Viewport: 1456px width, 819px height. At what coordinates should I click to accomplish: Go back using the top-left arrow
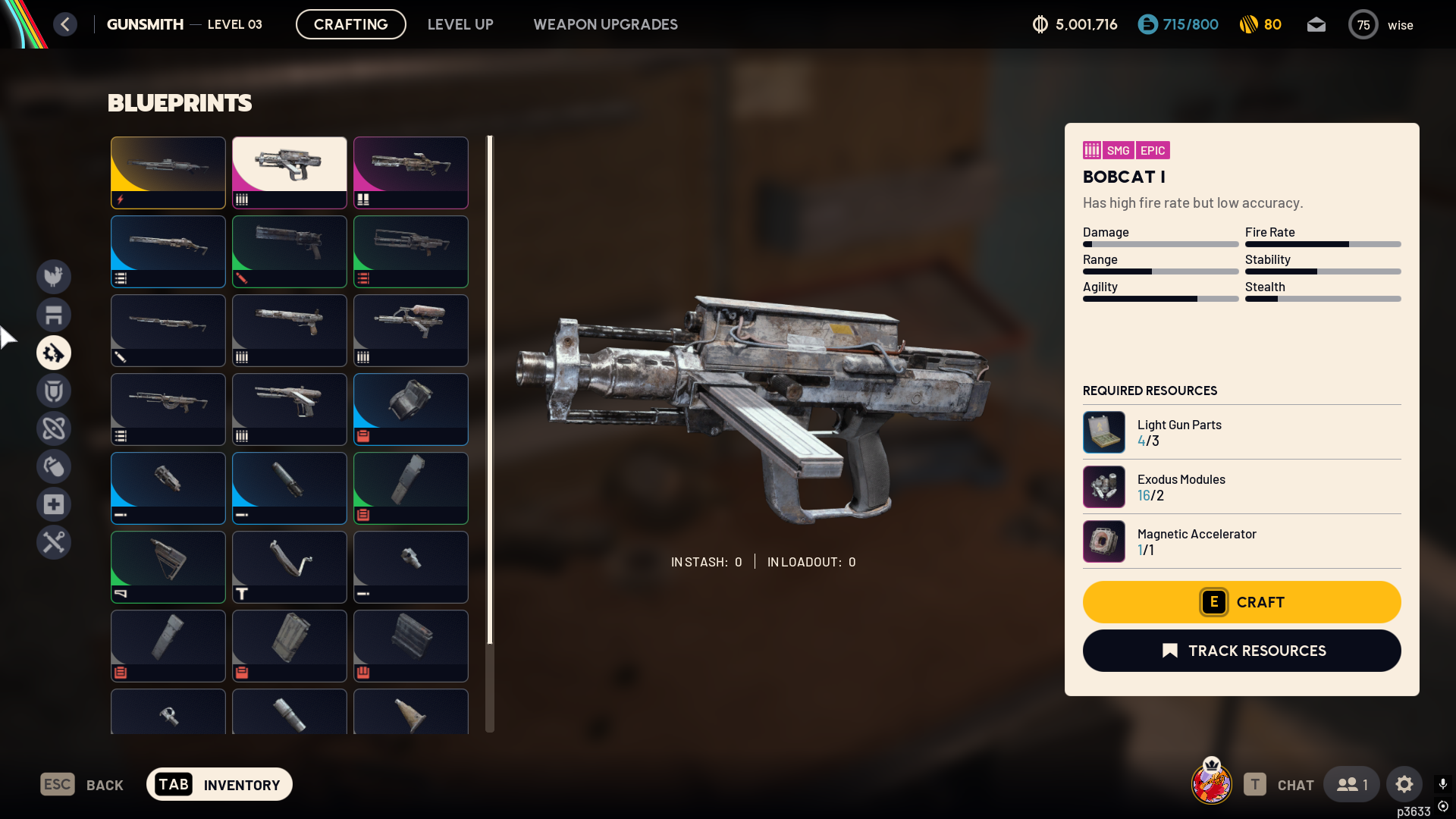tap(65, 24)
